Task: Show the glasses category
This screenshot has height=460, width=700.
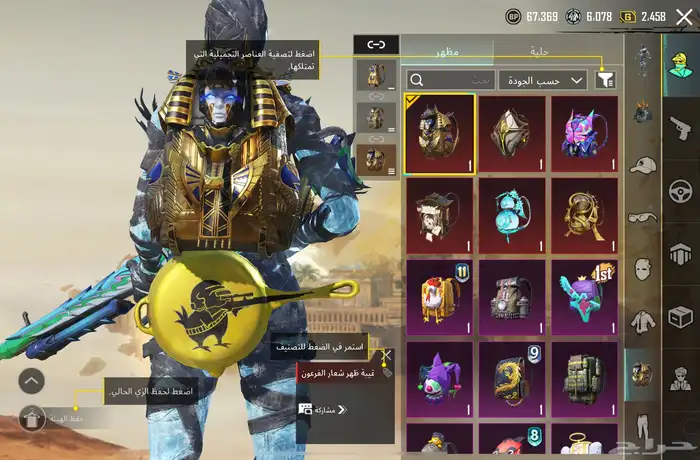Action: [x=642, y=217]
